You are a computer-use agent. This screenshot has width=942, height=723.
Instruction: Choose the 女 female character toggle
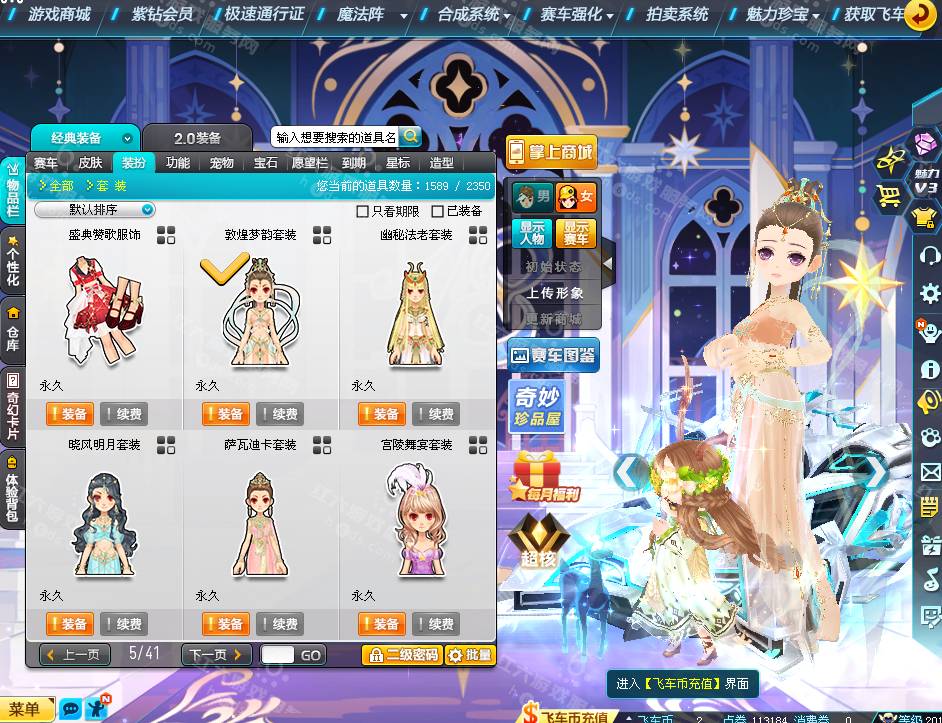(576, 197)
